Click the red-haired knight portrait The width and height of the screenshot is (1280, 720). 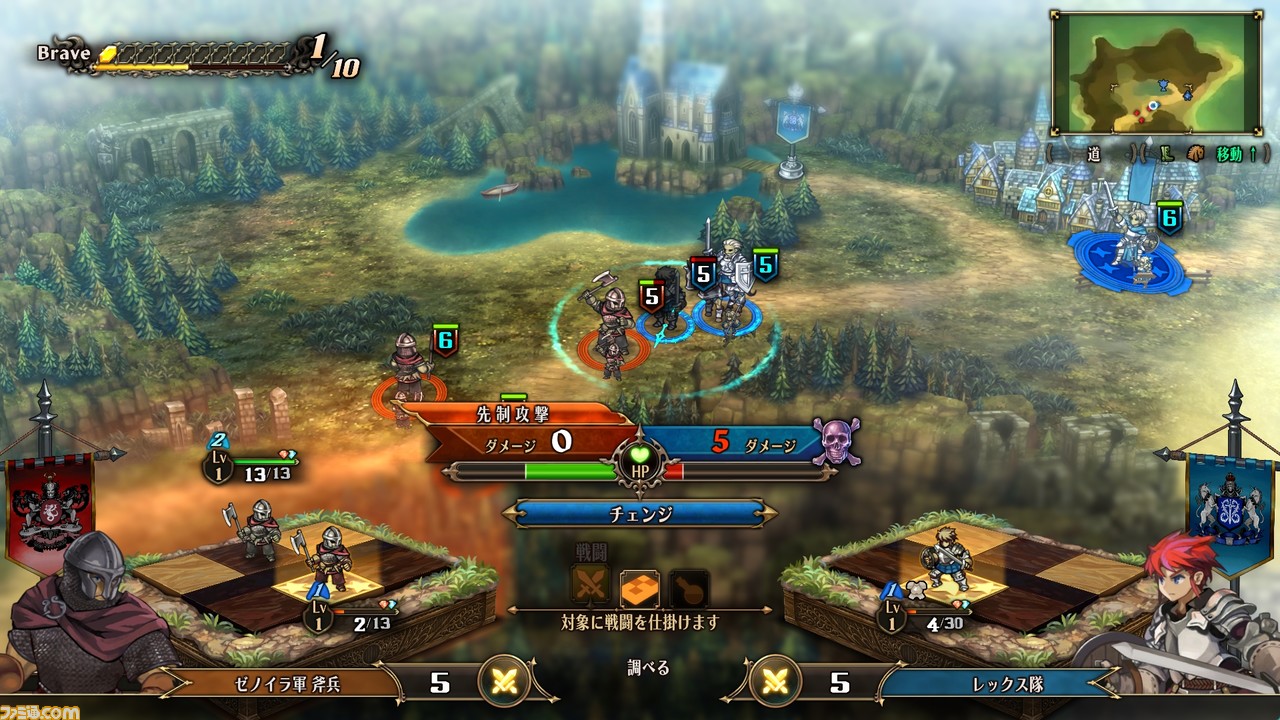(1200, 620)
